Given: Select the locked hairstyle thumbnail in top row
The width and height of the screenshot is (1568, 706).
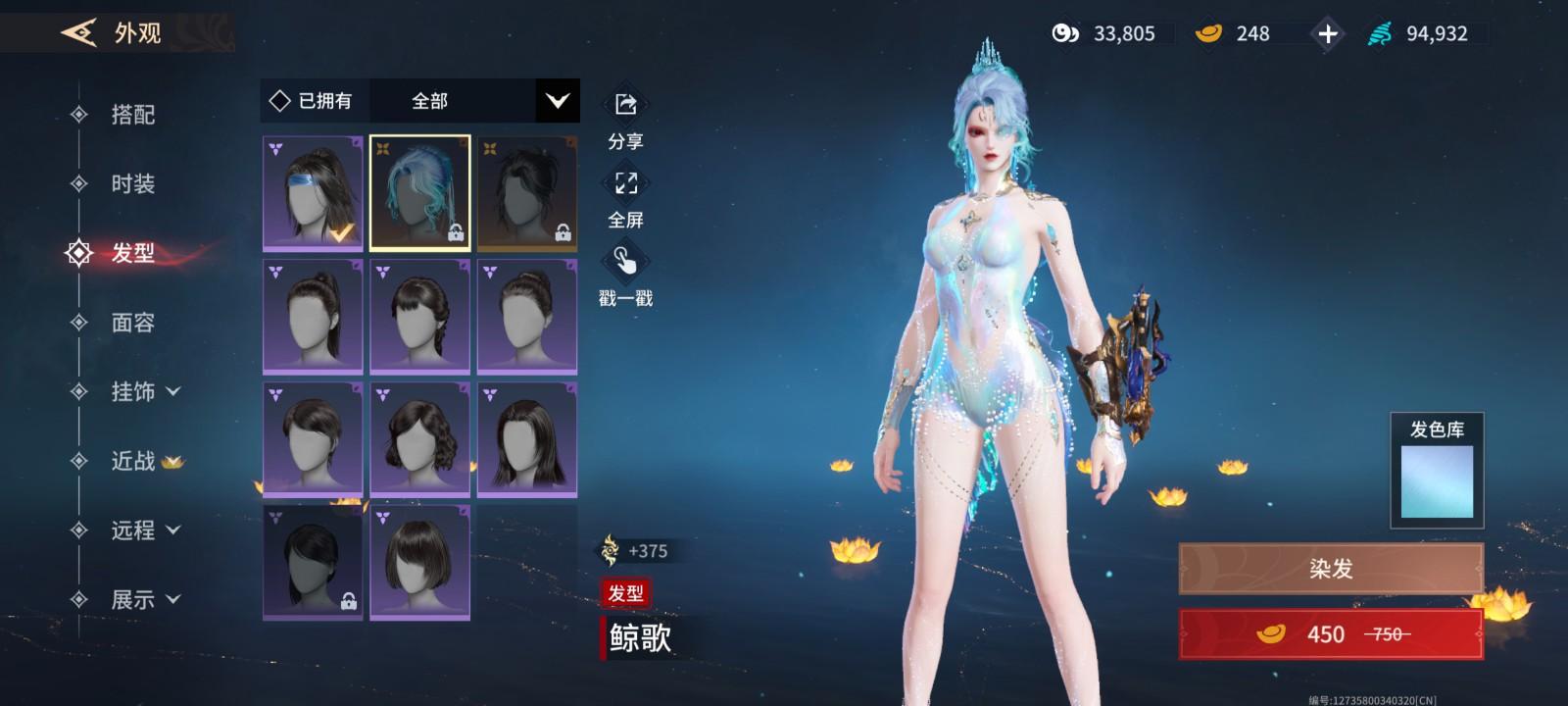Looking at the screenshot, I should tap(527, 192).
